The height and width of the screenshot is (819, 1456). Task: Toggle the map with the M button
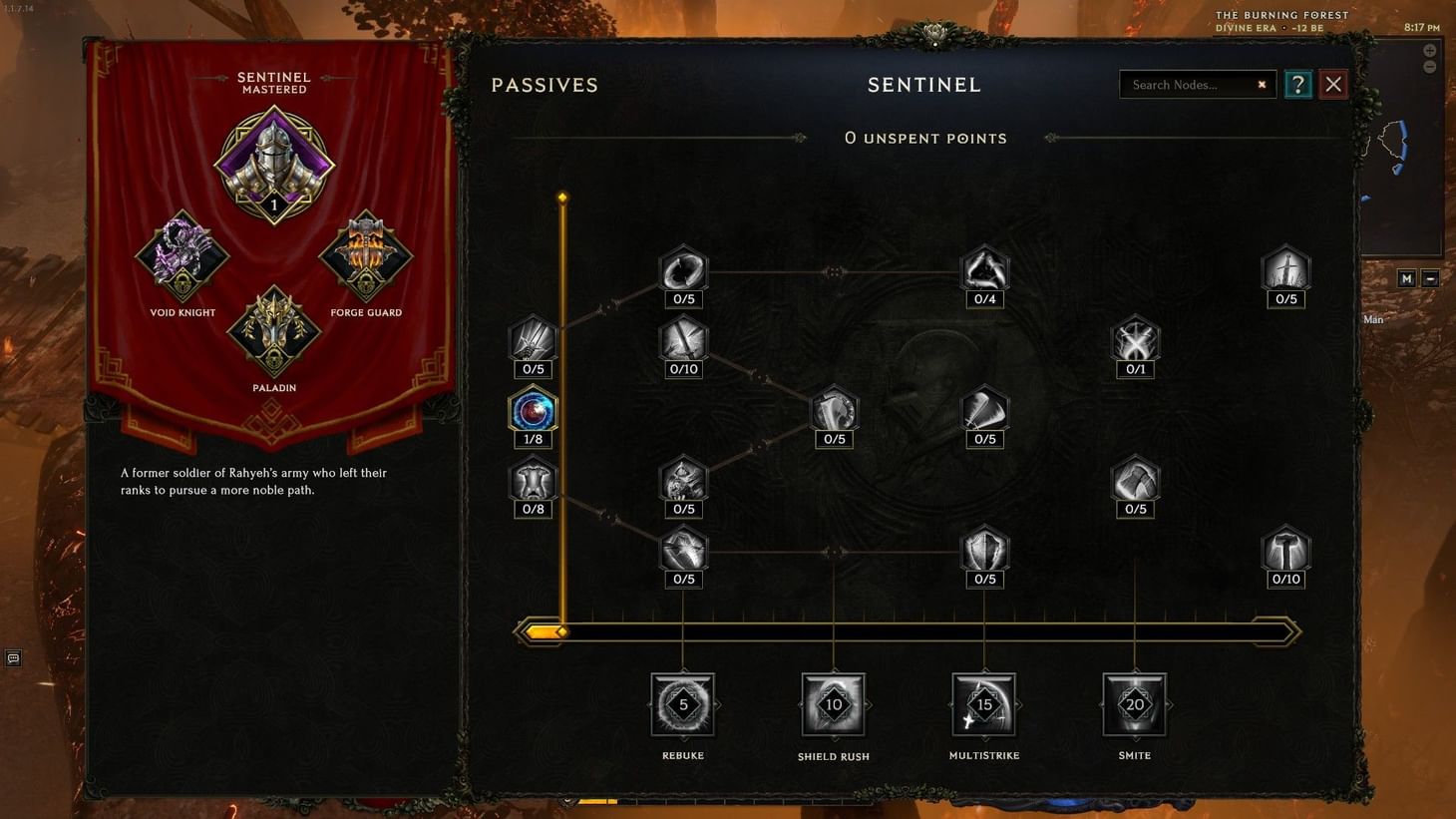1406,278
